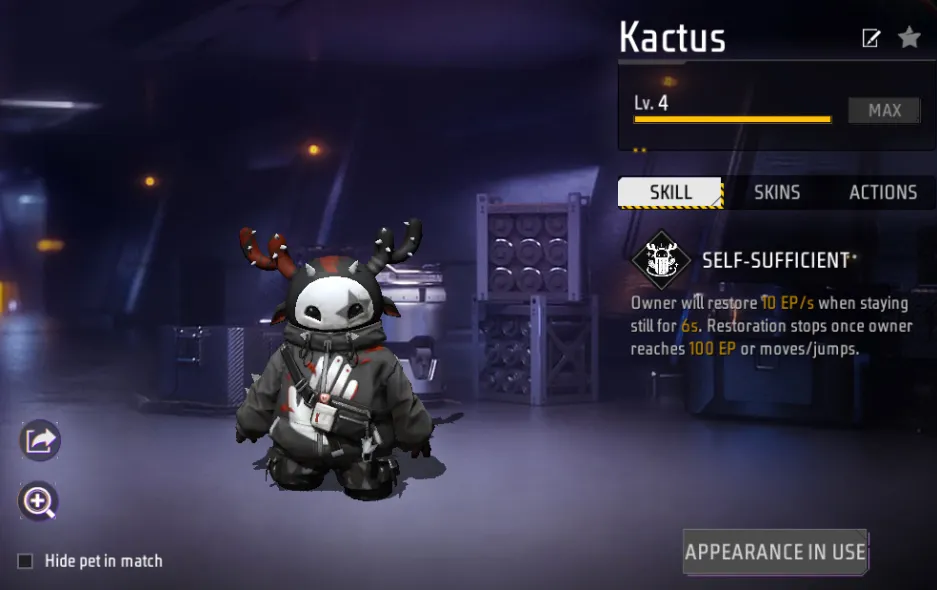Open the SKINS tab

pyautogui.click(x=777, y=192)
